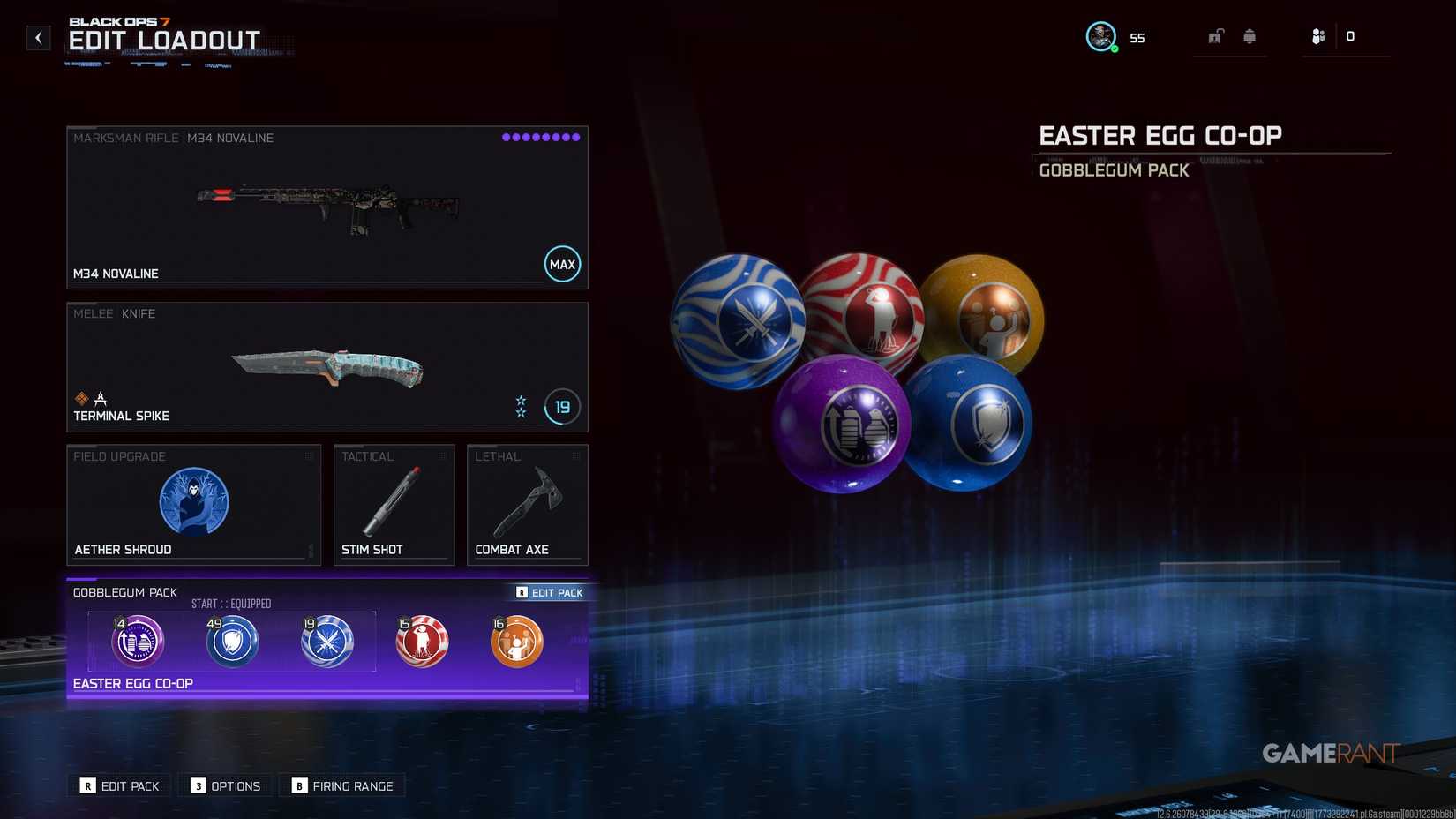Select the blue shield gobblegum with 49 count
The height and width of the screenshot is (819, 1456).
[232, 642]
